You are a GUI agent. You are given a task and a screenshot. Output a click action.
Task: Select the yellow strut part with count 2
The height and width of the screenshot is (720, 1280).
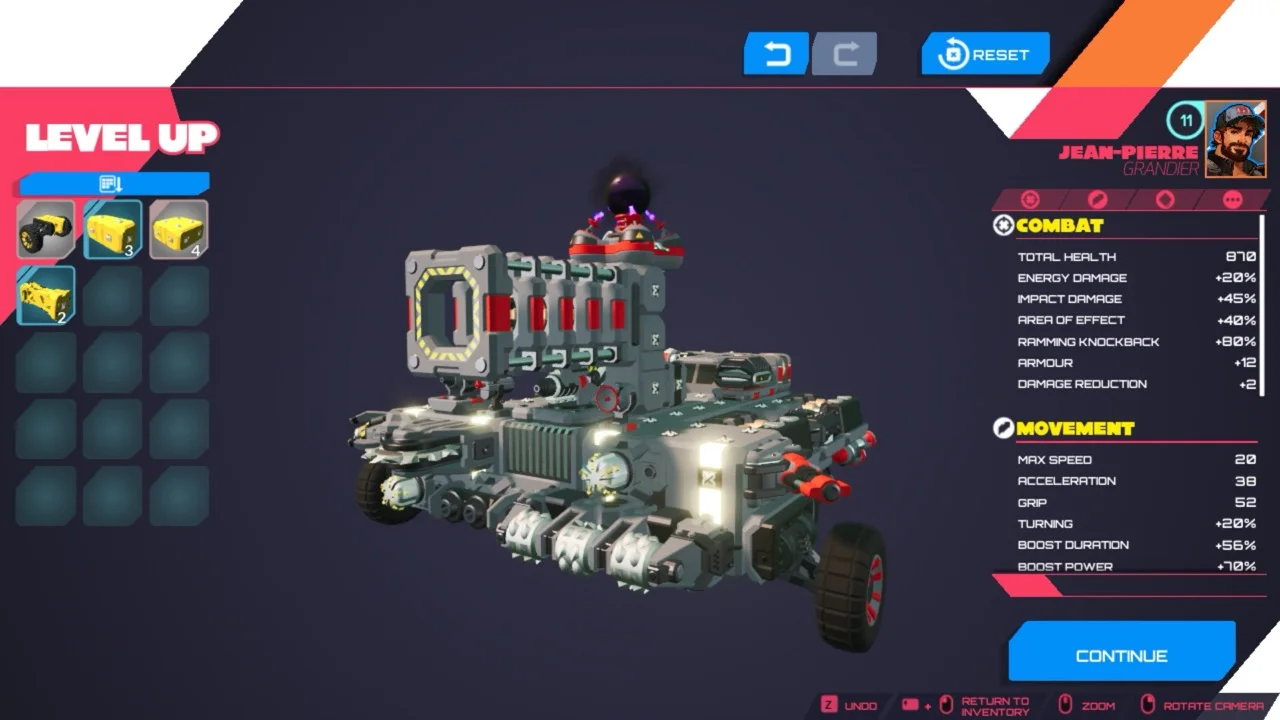click(x=46, y=295)
